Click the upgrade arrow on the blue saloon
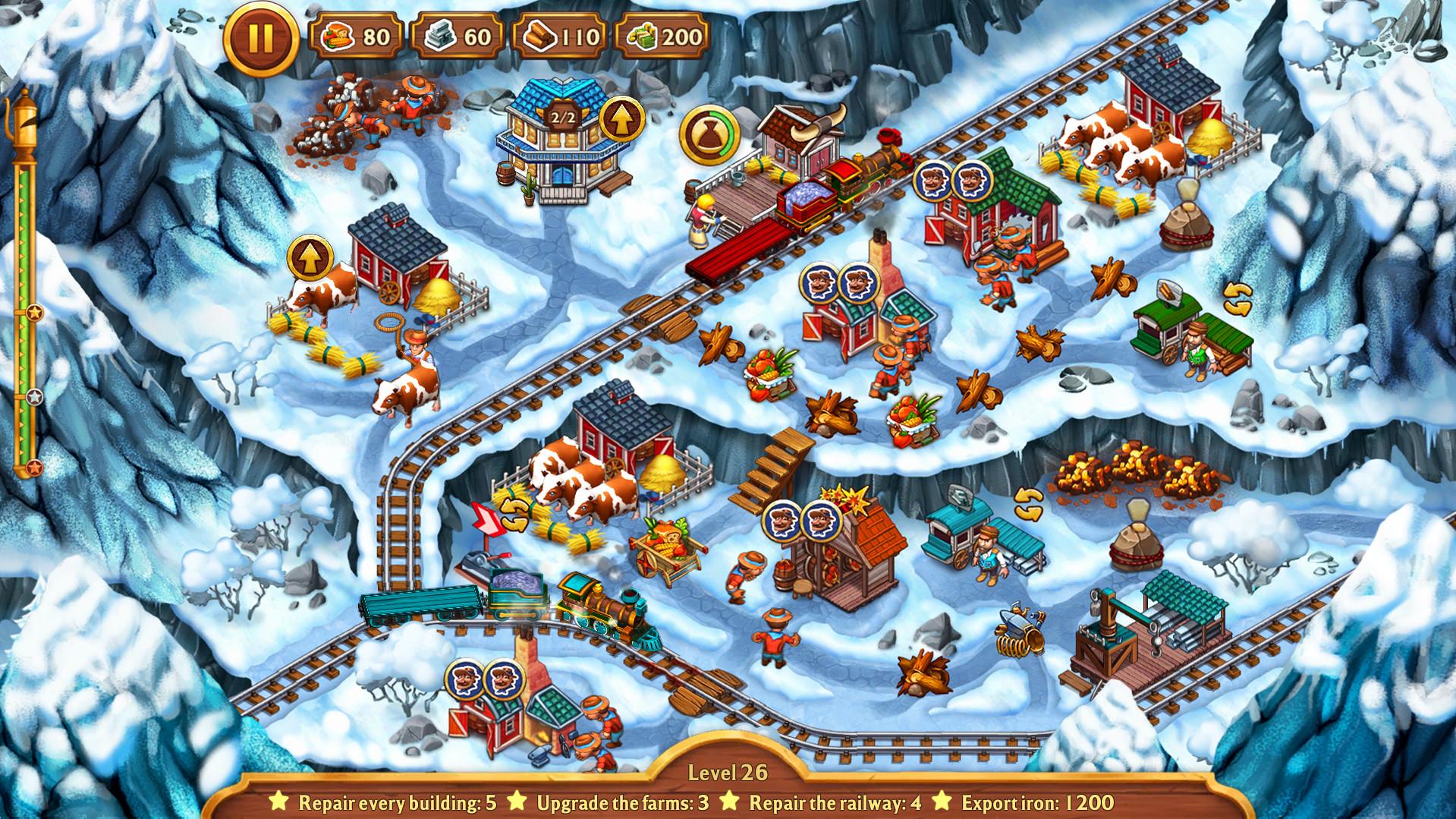The width and height of the screenshot is (1456, 819). [x=622, y=118]
